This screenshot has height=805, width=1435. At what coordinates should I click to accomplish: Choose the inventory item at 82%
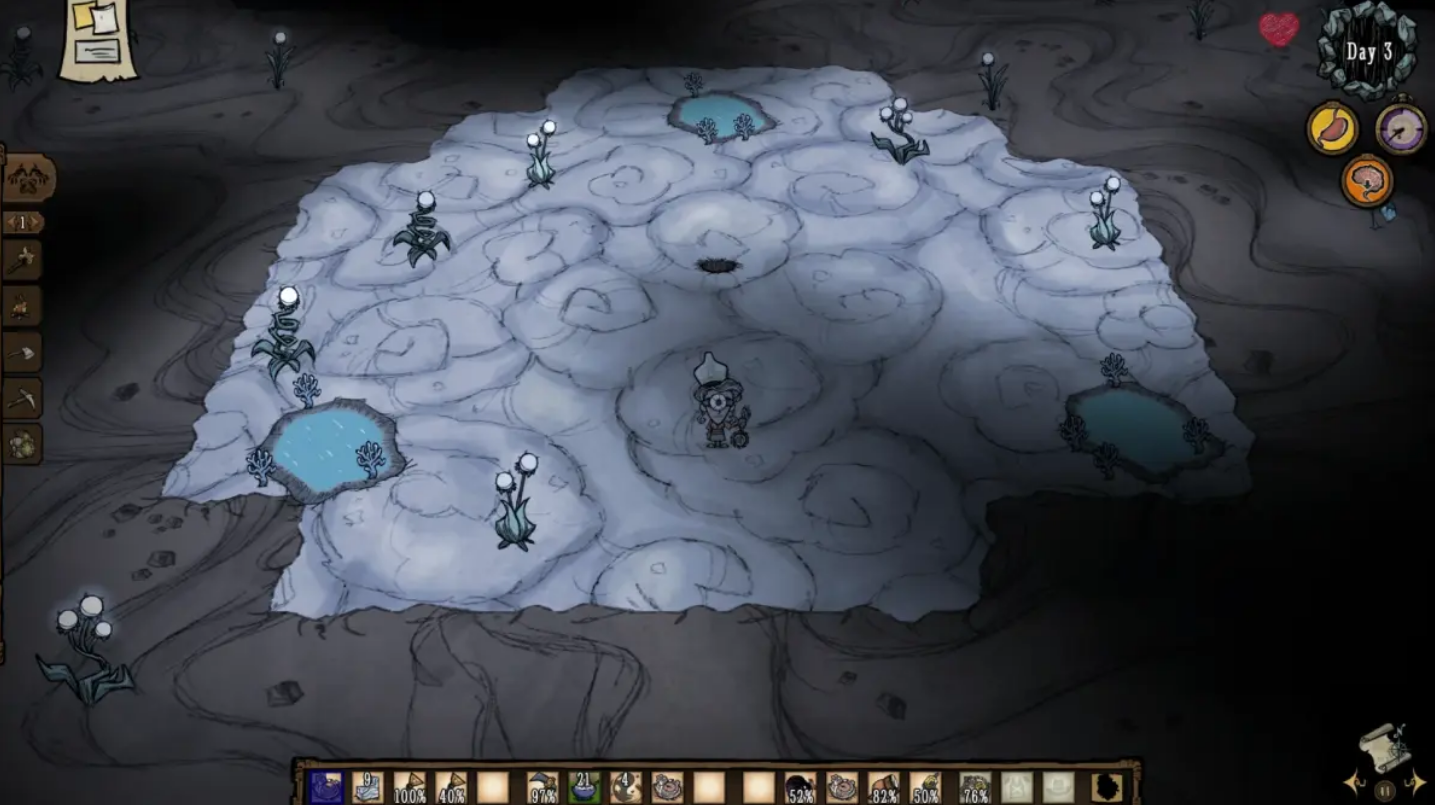(883, 787)
